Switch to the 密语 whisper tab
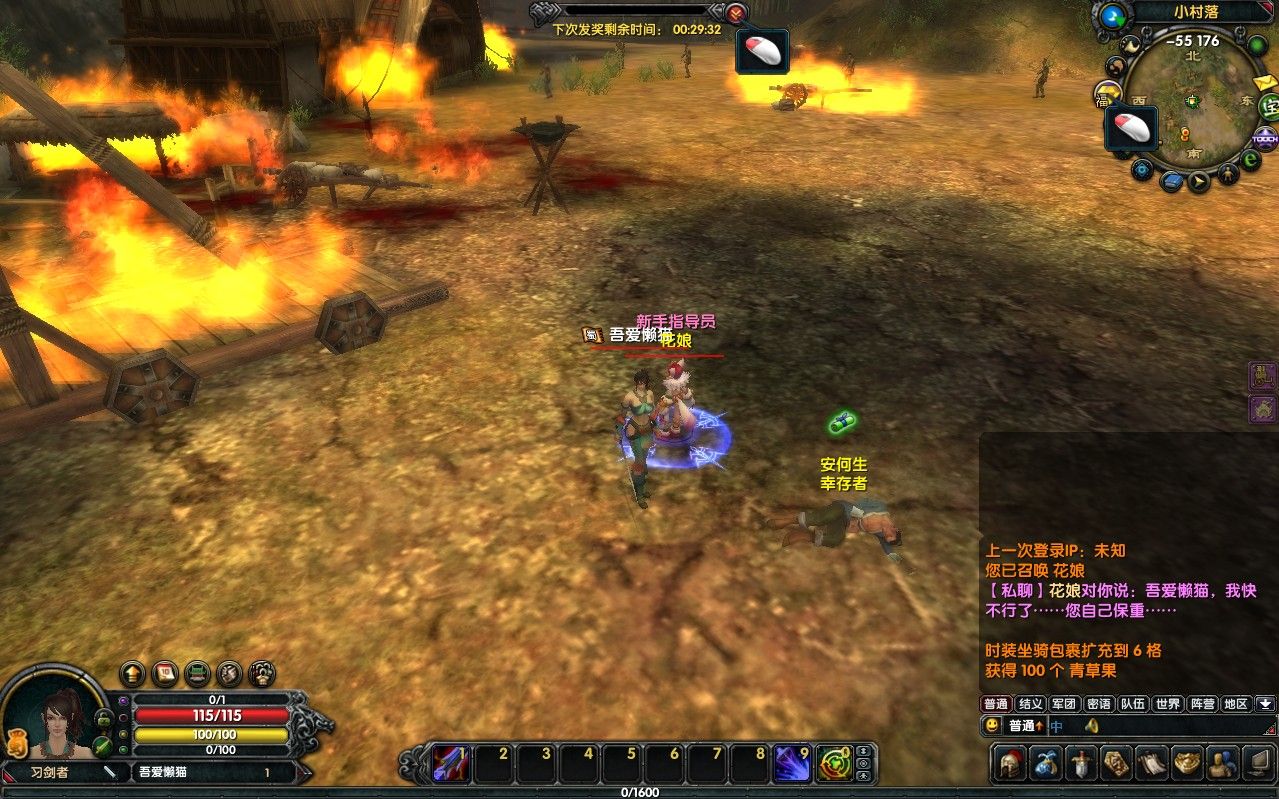 click(x=1098, y=704)
